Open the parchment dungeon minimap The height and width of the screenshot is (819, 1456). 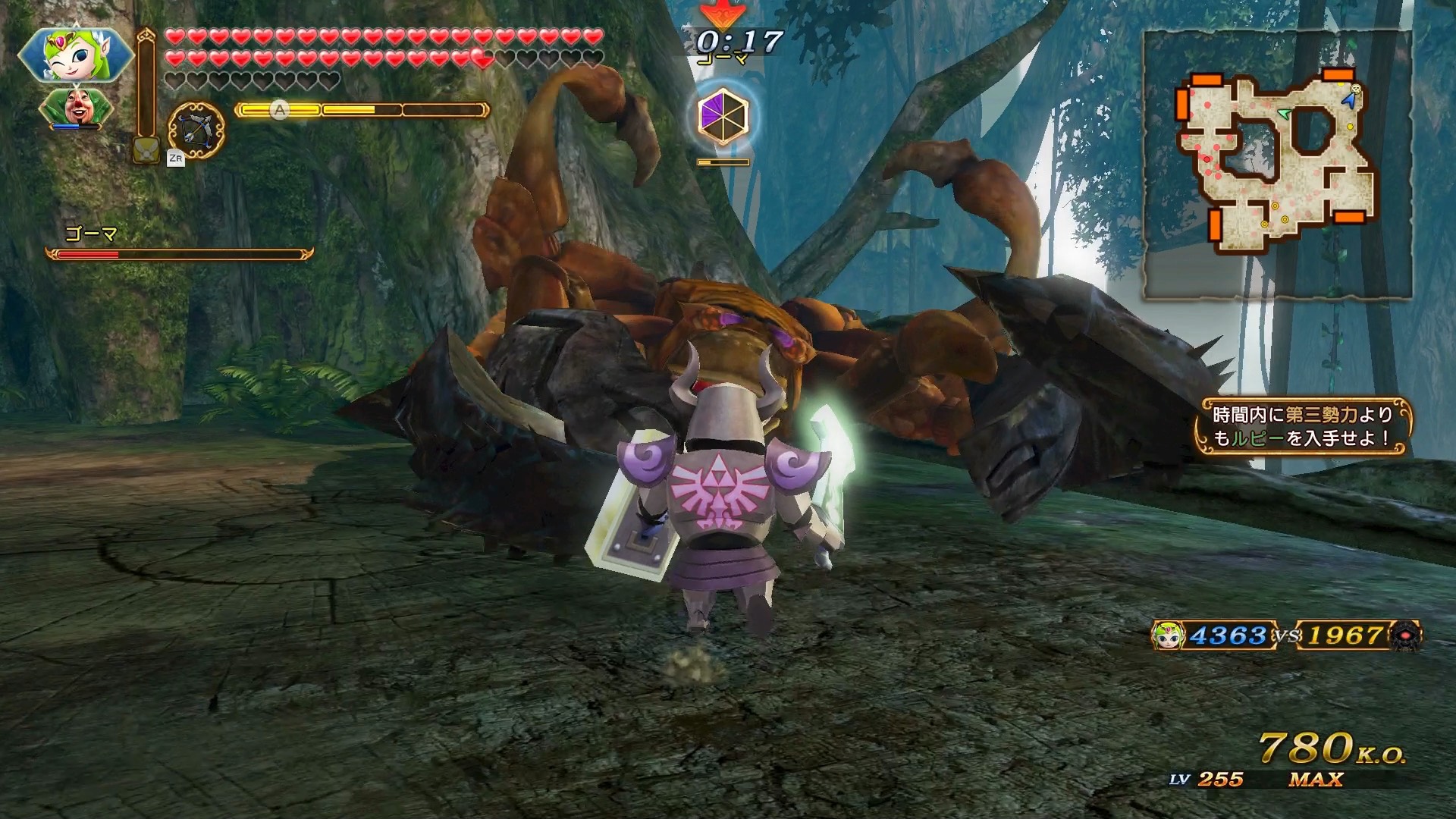pyautogui.click(x=1277, y=164)
